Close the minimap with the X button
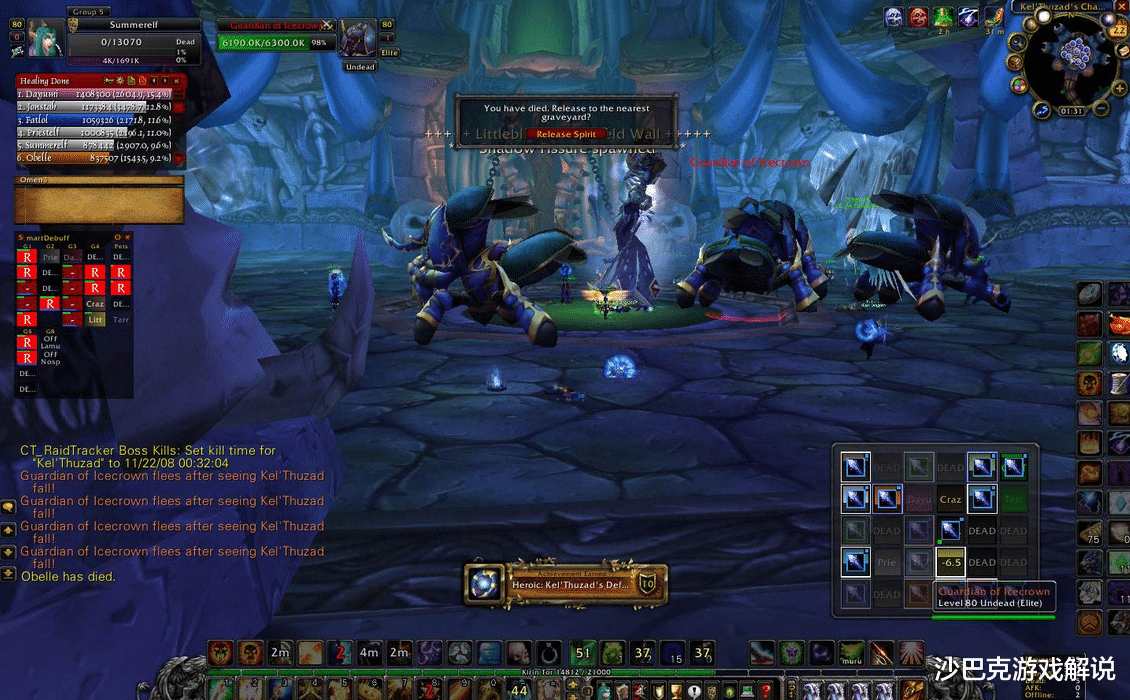 click(1120, 6)
